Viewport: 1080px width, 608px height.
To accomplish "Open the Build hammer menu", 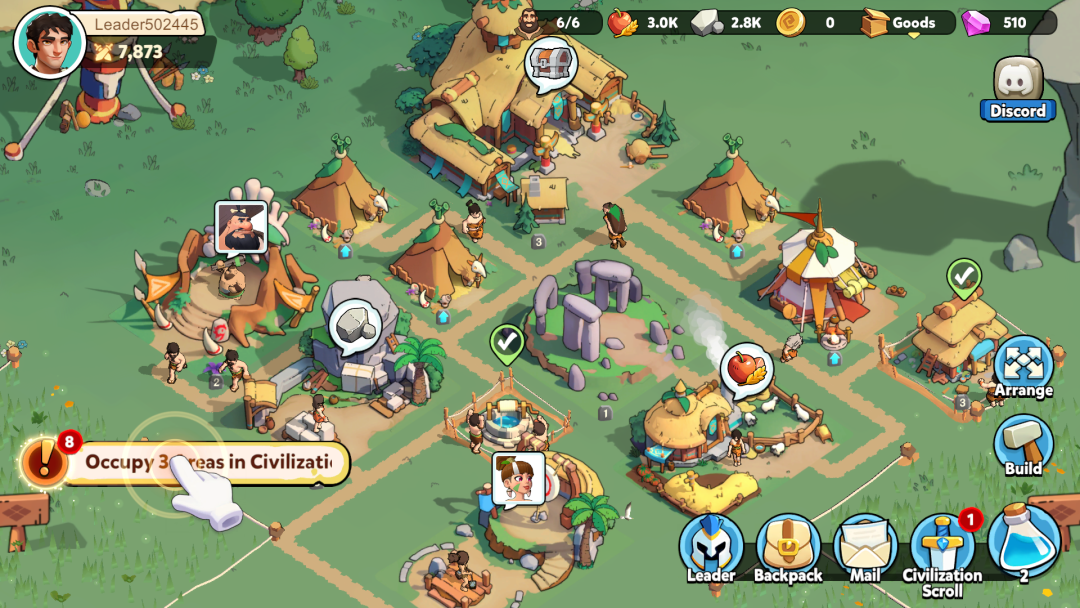I will 1023,446.
